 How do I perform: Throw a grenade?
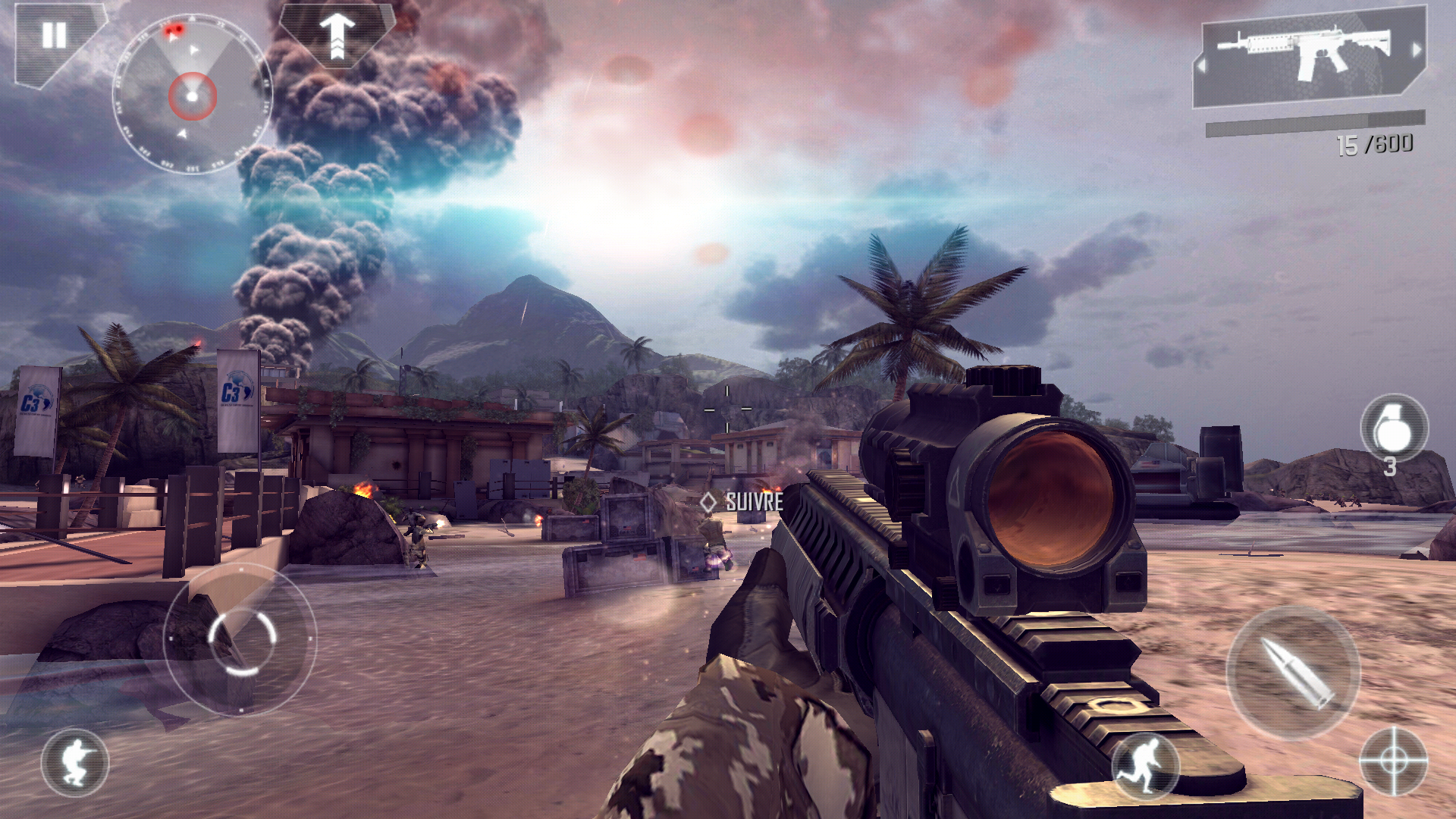coord(1393,428)
